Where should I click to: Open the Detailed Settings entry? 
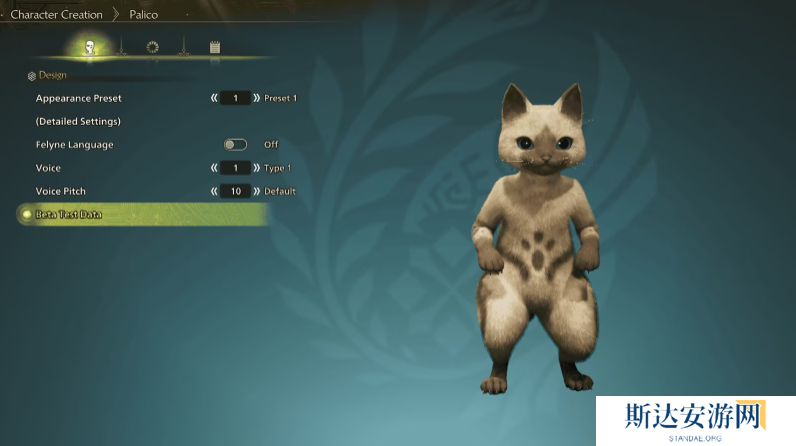(x=78, y=121)
